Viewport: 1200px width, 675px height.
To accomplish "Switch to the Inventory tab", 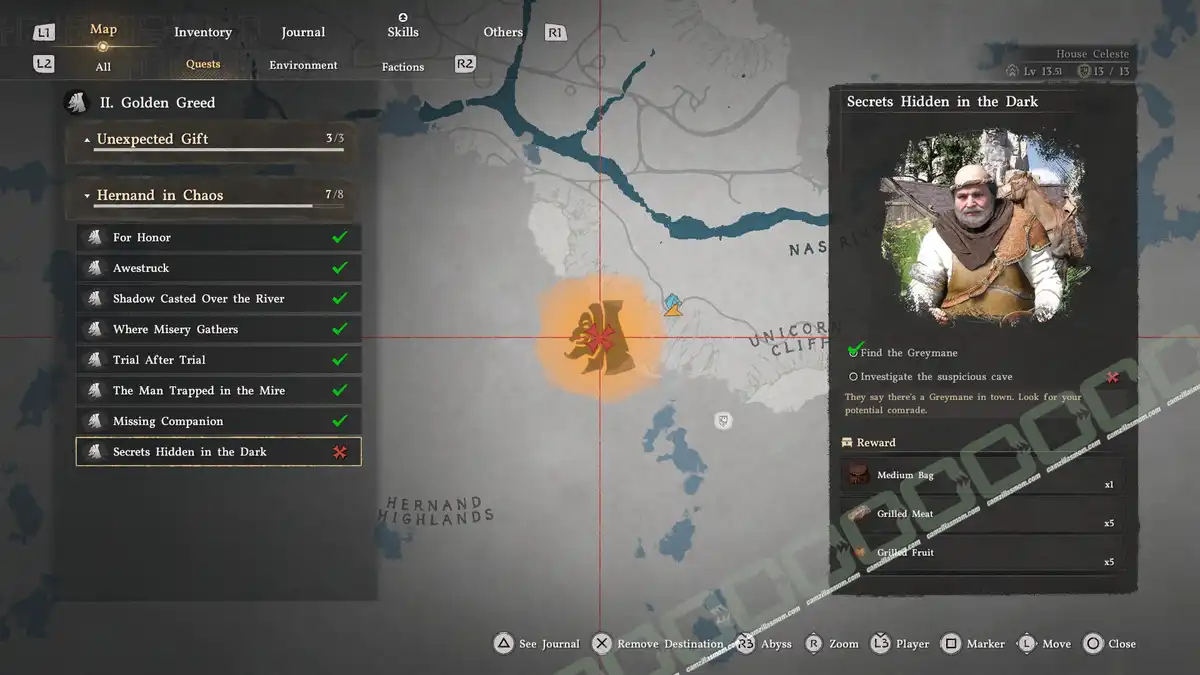I will coord(203,32).
